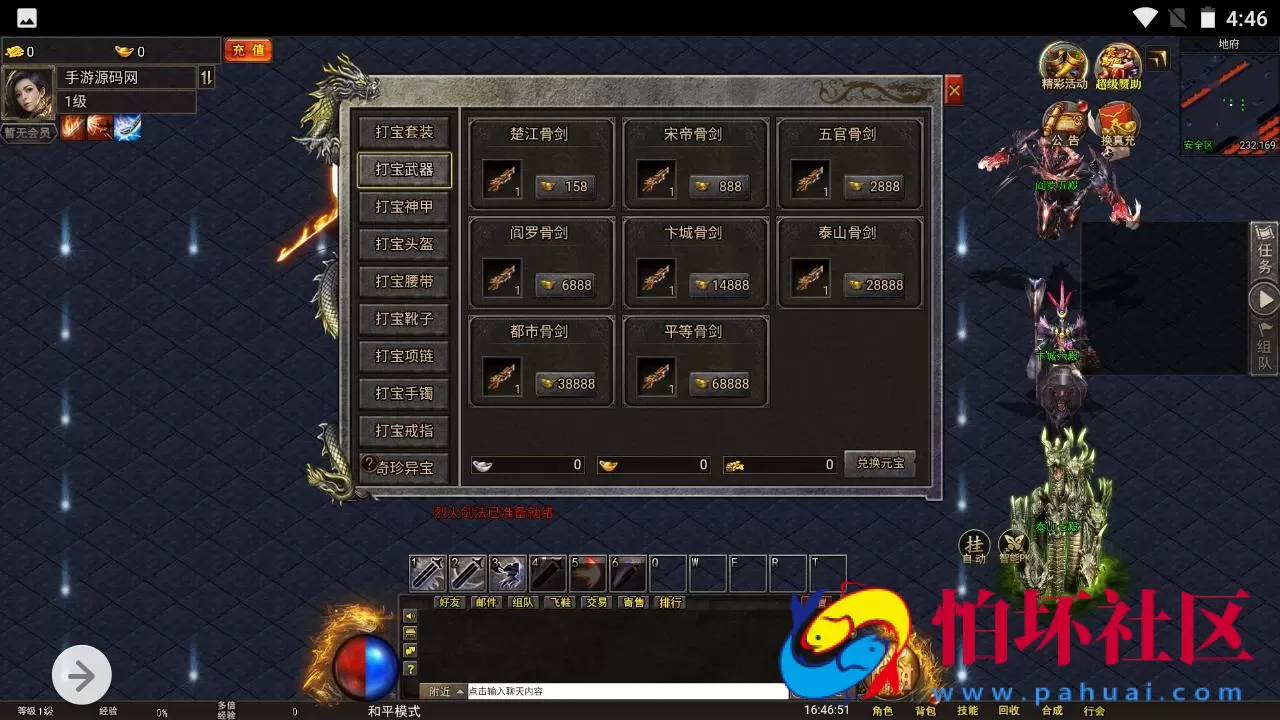Select the weapon in hotkey slot 1

click(428, 572)
